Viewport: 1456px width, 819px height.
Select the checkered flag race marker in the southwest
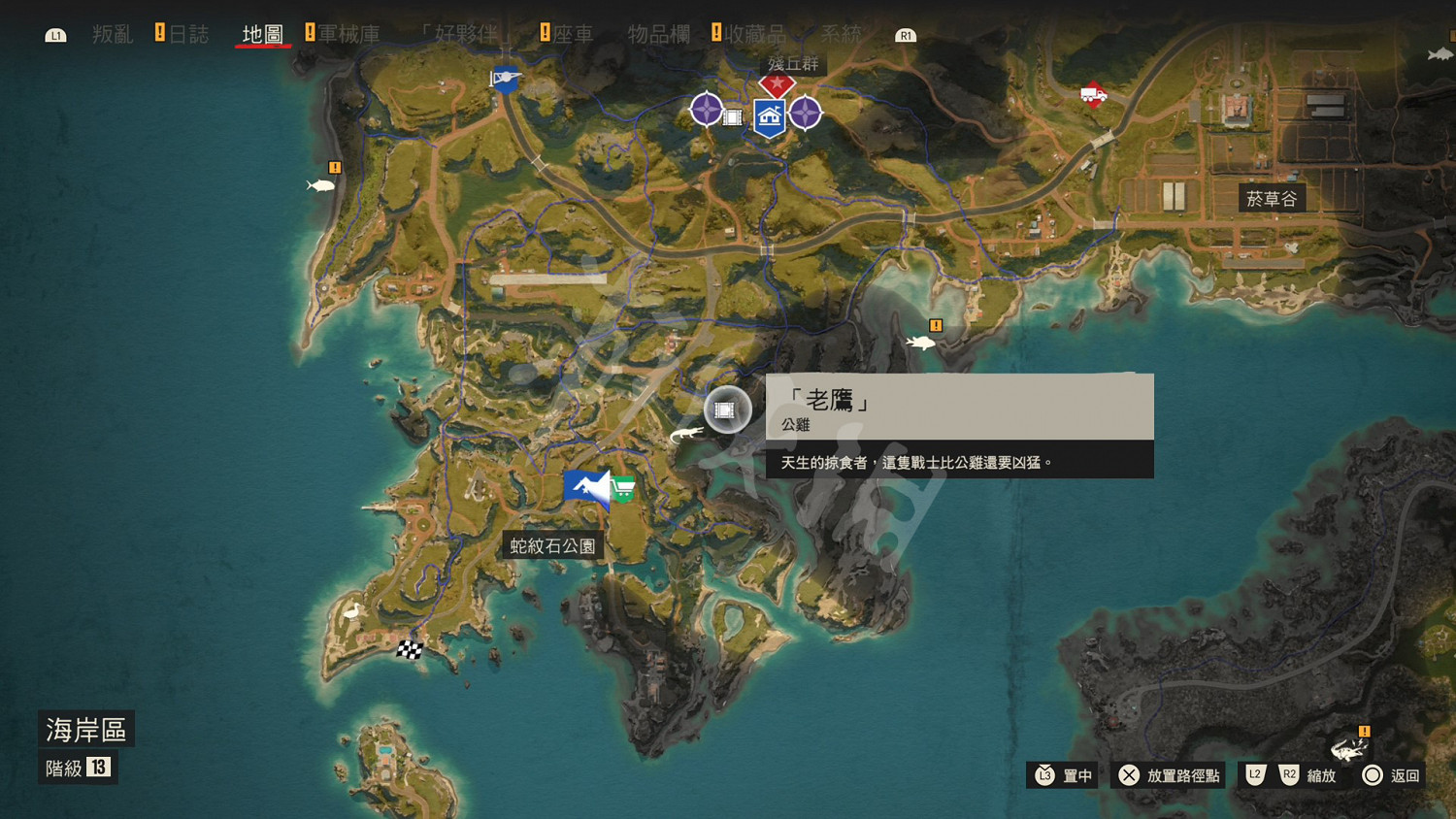[409, 652]
